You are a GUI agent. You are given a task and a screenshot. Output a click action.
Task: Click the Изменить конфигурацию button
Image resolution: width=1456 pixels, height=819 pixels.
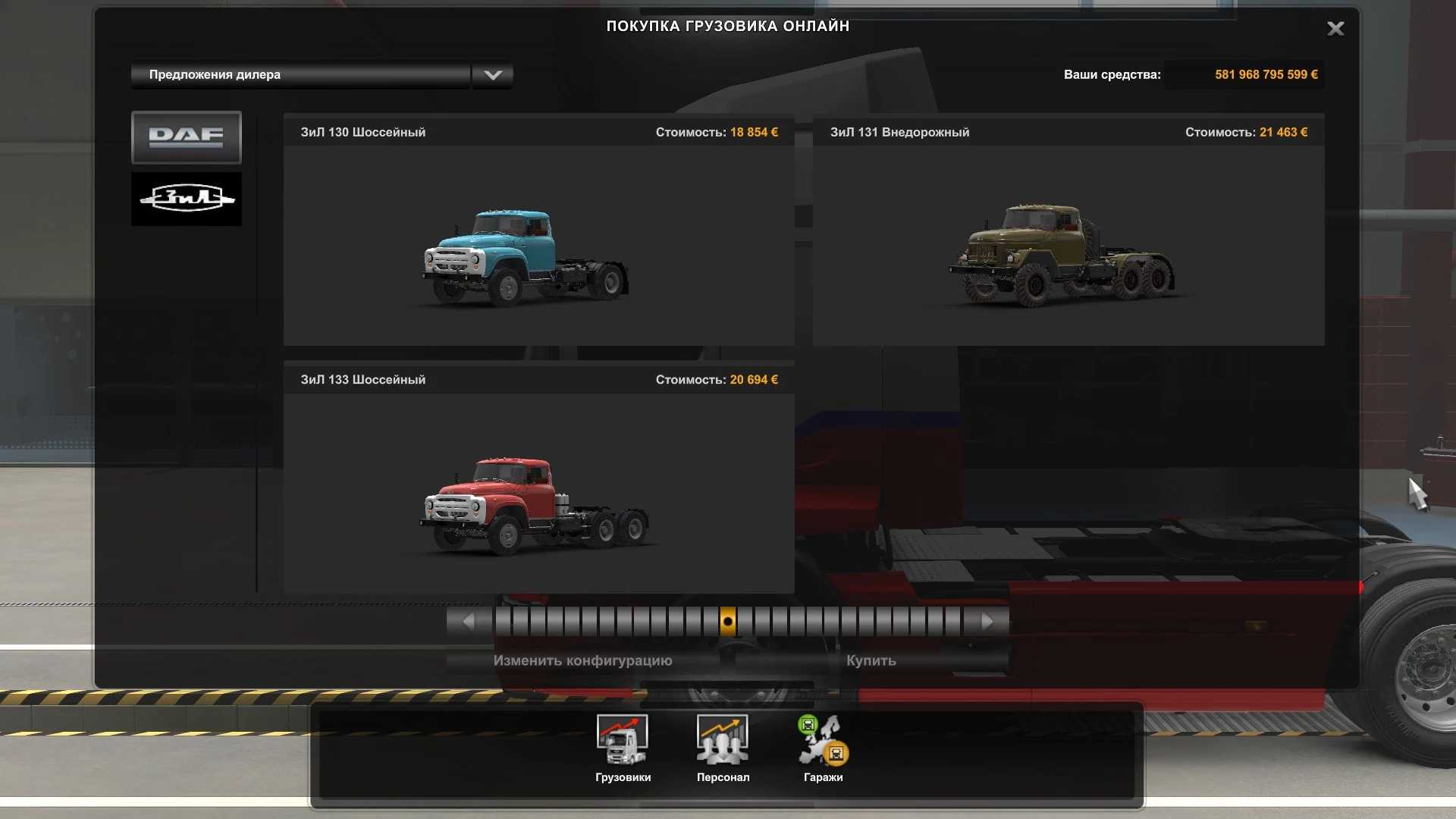point(582,661)
